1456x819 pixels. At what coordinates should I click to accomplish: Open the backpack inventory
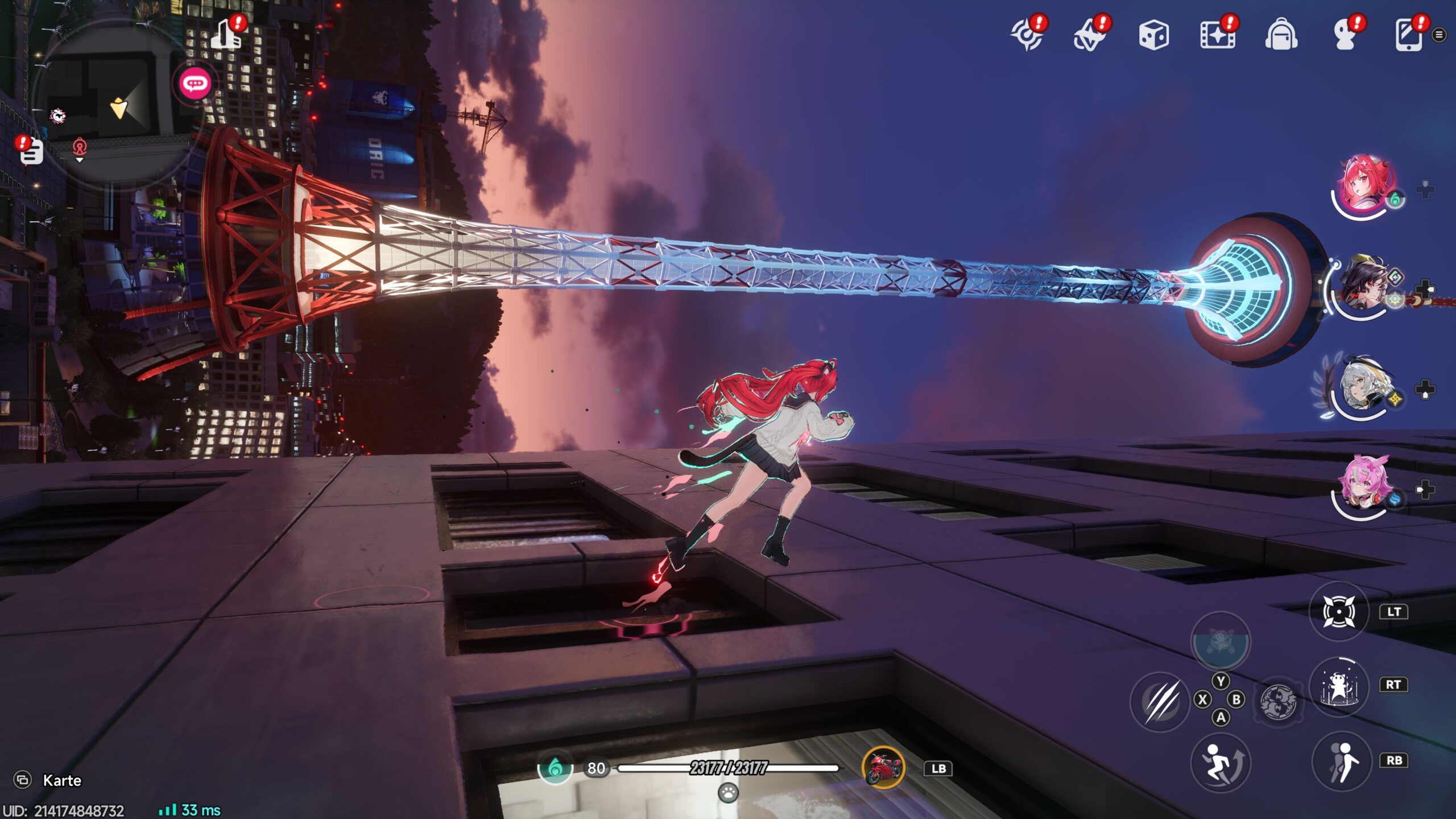pyautogui.click(x=1281, y=35)
